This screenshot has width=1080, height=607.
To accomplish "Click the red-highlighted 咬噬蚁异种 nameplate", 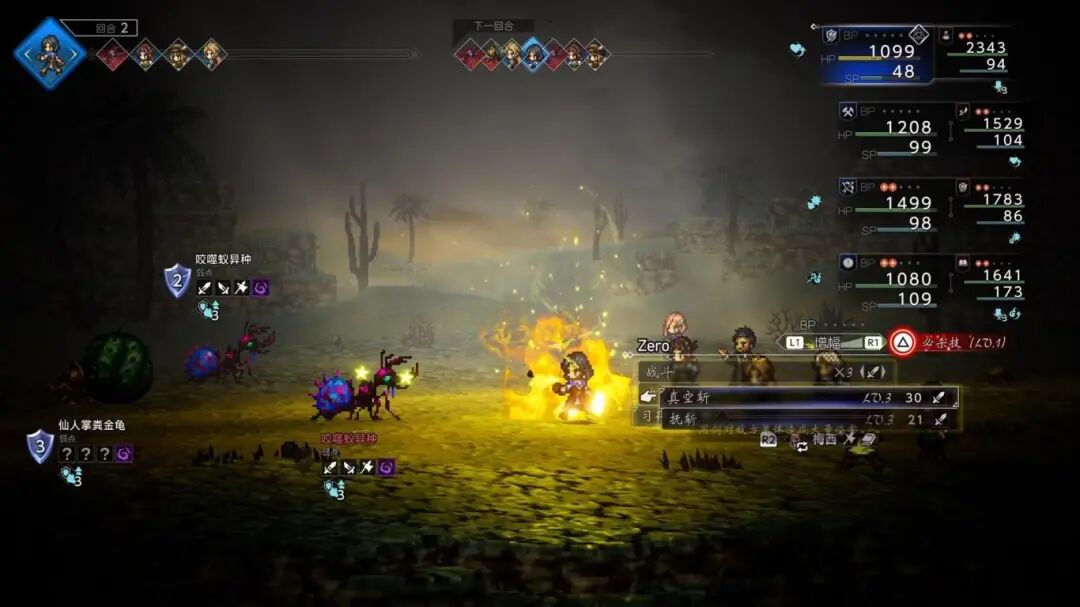I will coord(349,438).
